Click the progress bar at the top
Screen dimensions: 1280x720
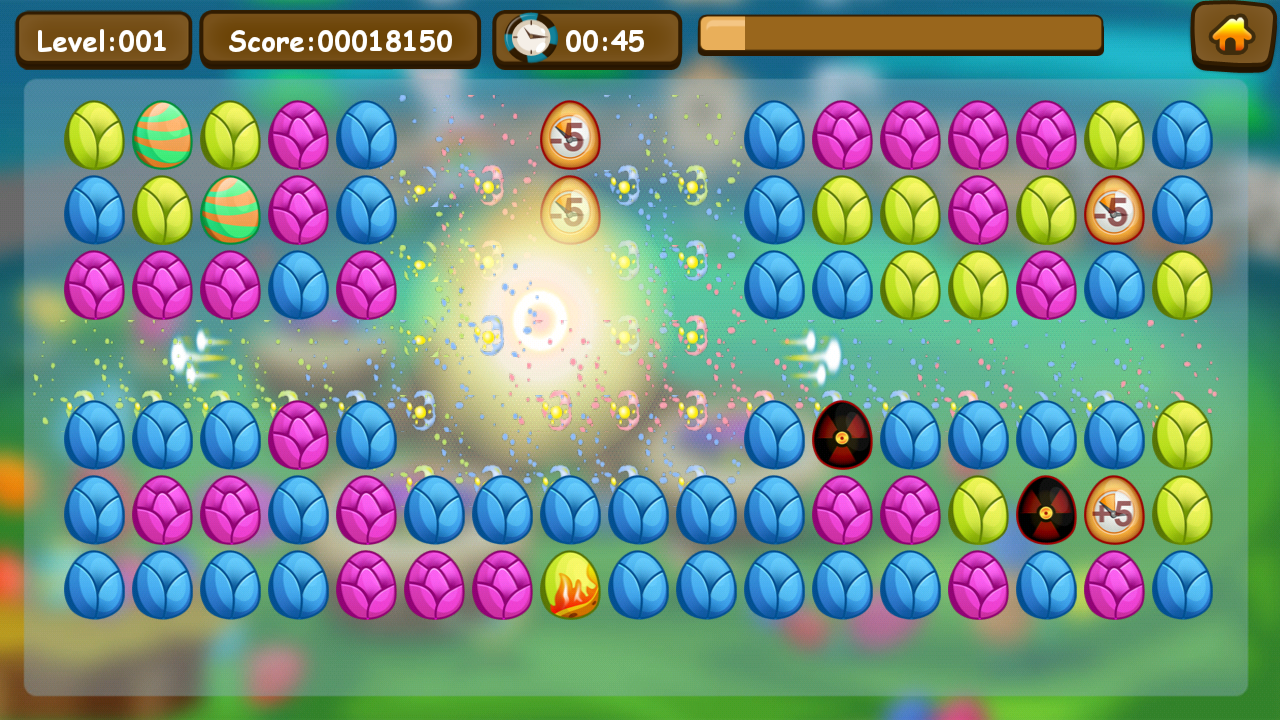[x=900, y=35]
